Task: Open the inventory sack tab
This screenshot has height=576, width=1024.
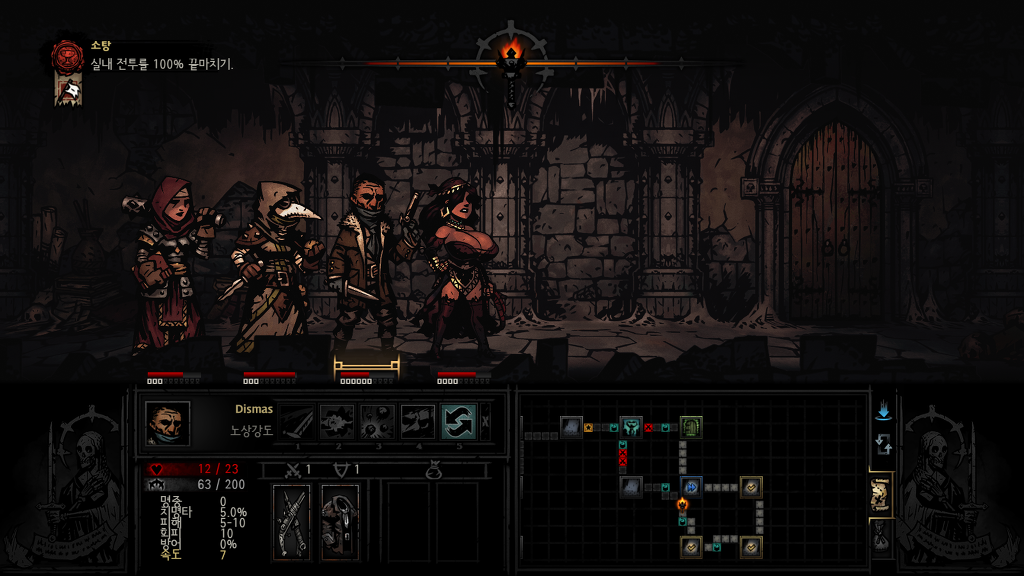Action: (x=881, y=538)
